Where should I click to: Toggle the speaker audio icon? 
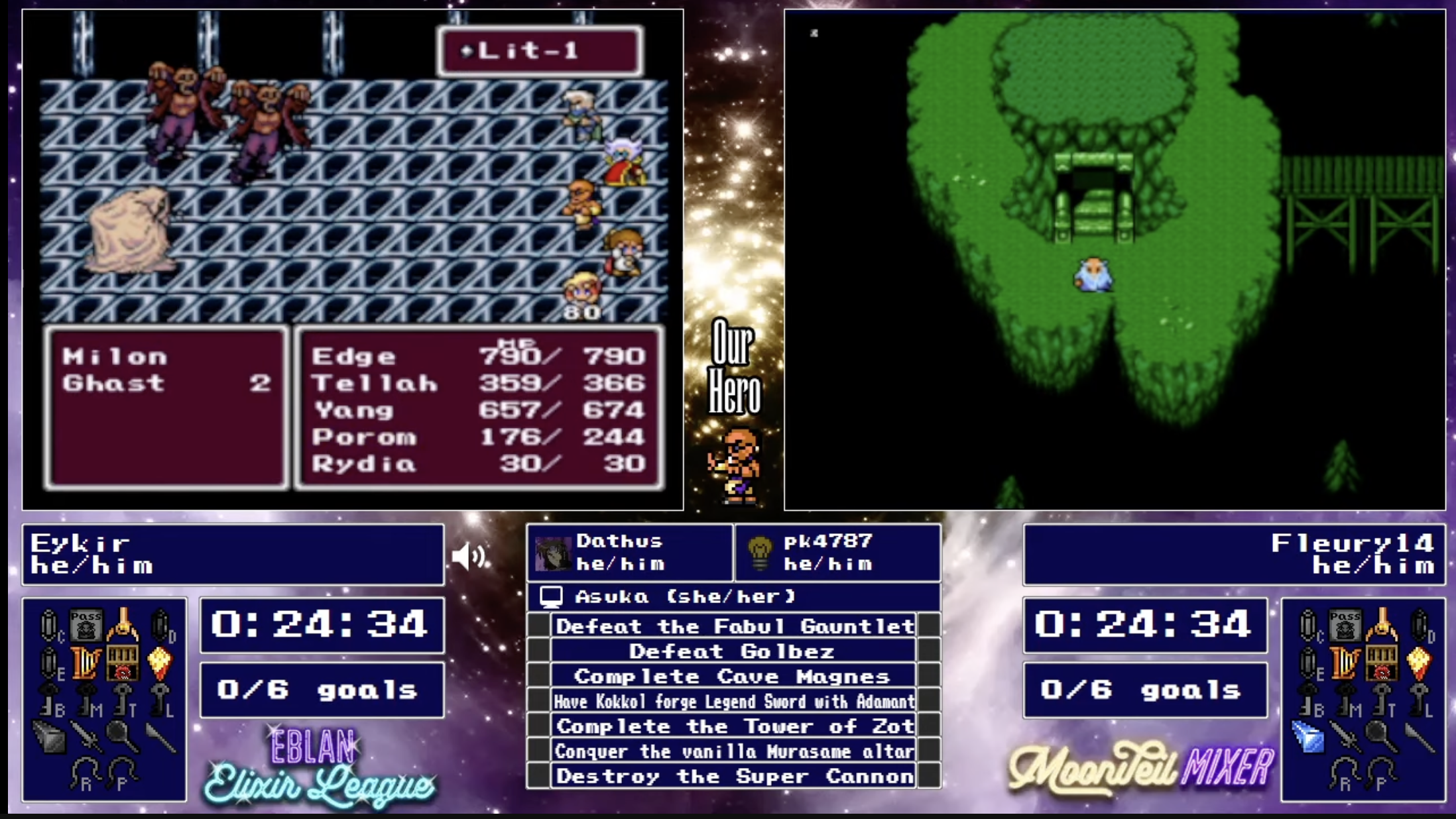click(x=468, y=556)
